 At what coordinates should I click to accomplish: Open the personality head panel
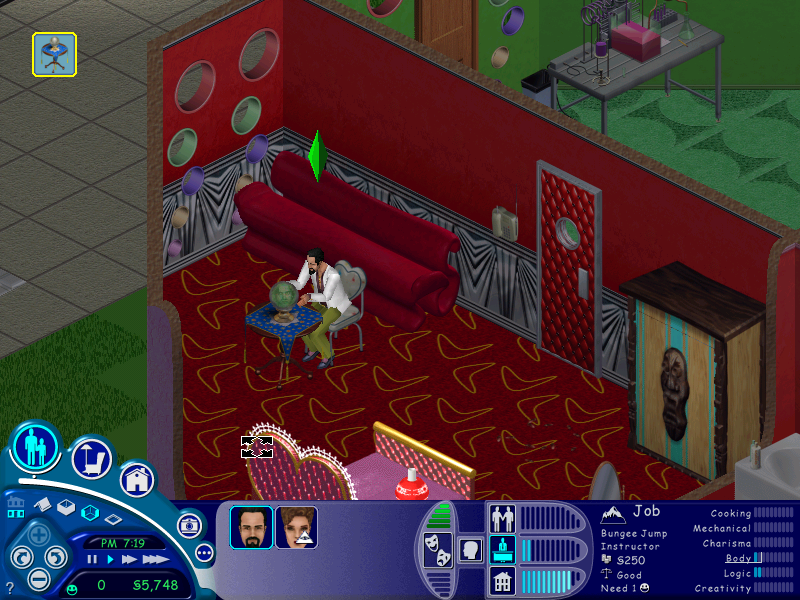pyautogui.click(x=468, y=549)
